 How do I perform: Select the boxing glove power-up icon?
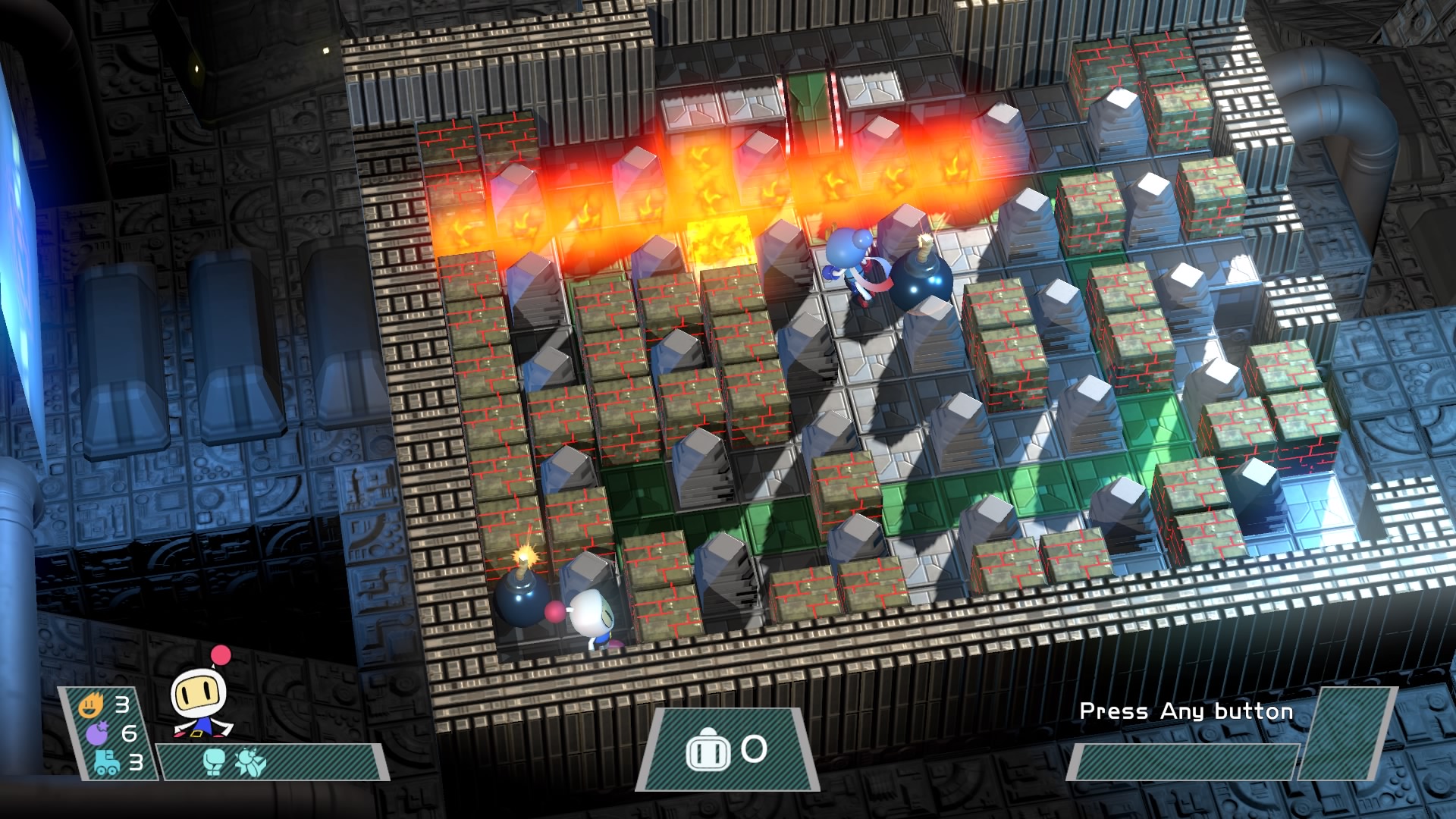[215, 762]
